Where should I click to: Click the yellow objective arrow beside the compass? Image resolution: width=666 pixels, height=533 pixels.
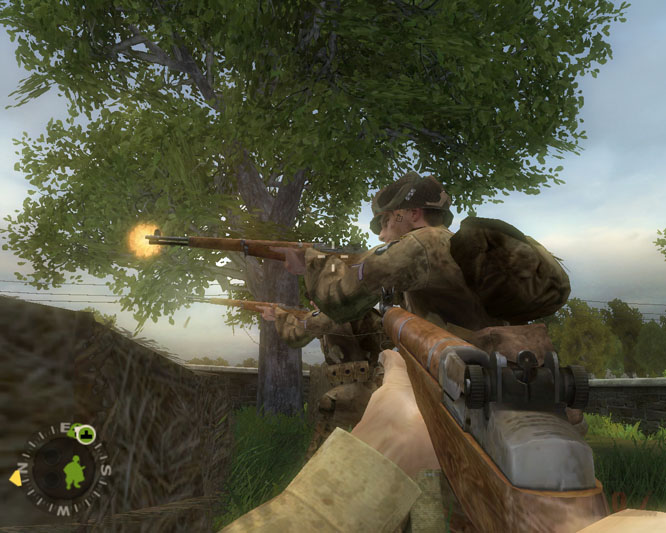pyautogui.click(x=16, y=477)
